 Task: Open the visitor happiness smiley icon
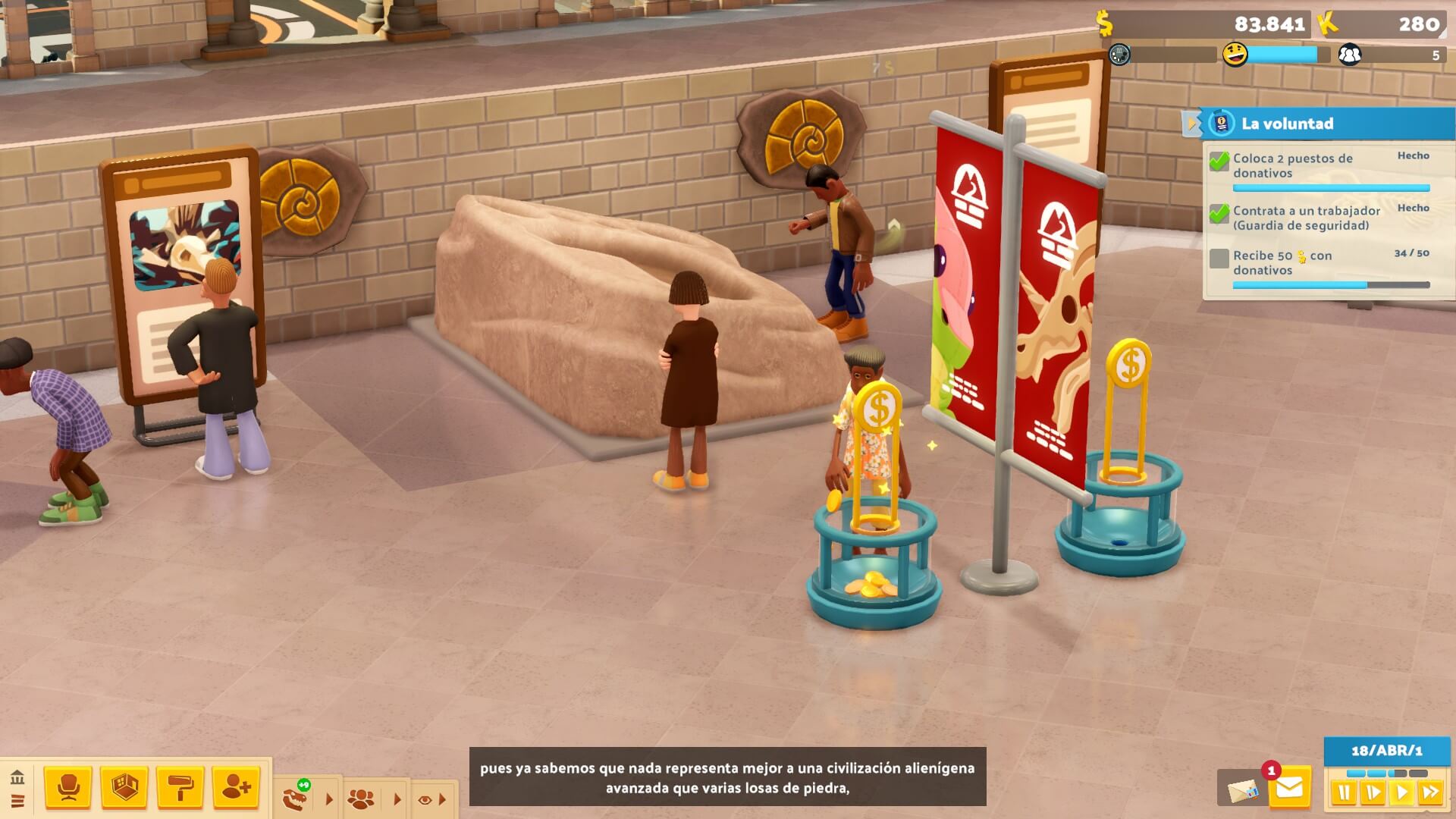[x=1235, y=55]
